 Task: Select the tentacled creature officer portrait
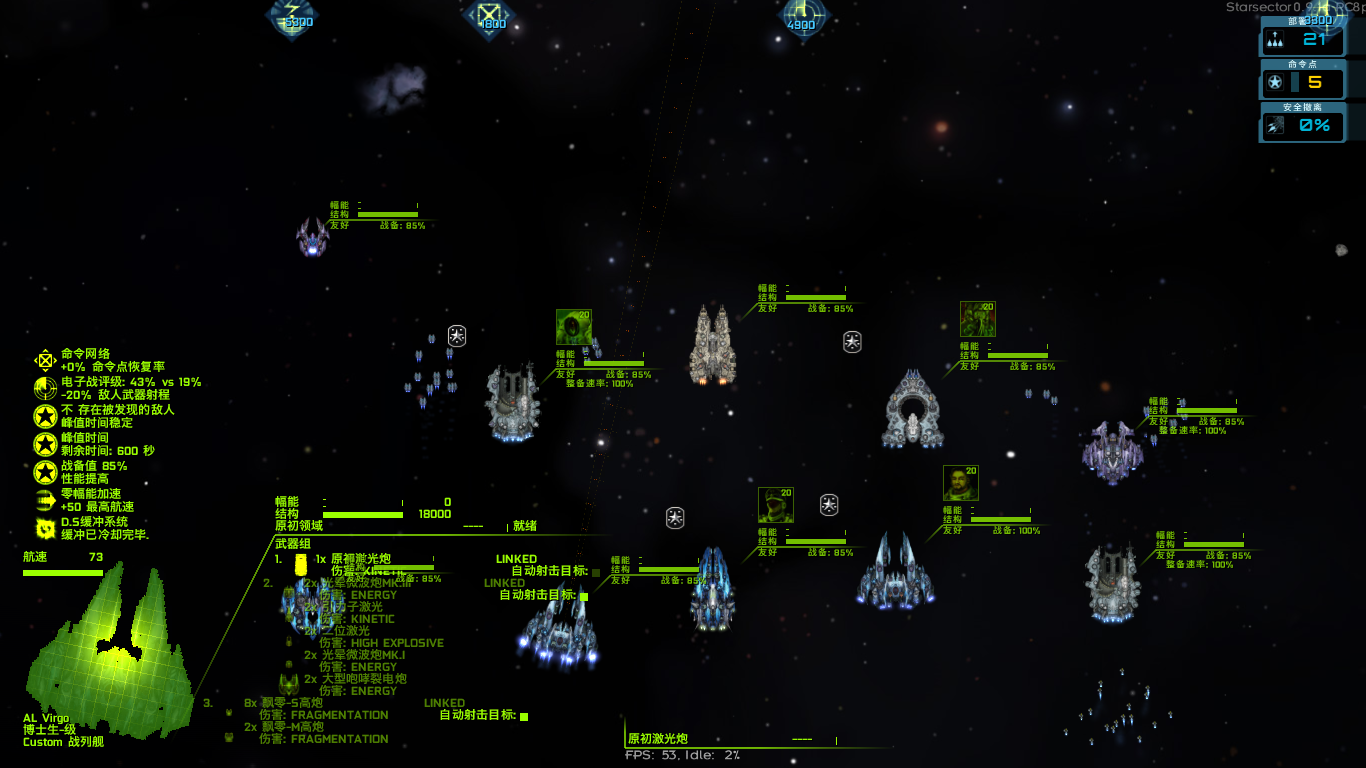click(977, 319)
